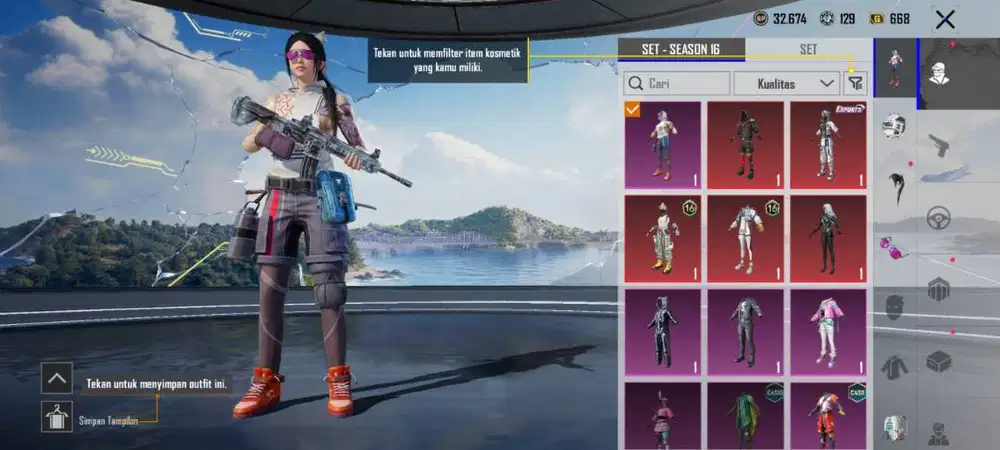Toggle the owned-items filter funnel icon
Screen dimensions: 1000x450
tap(855, 83)
